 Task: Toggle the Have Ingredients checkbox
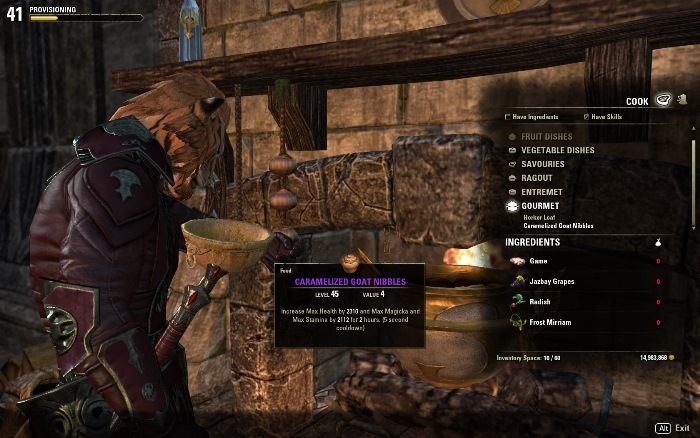tap(508, 117)
